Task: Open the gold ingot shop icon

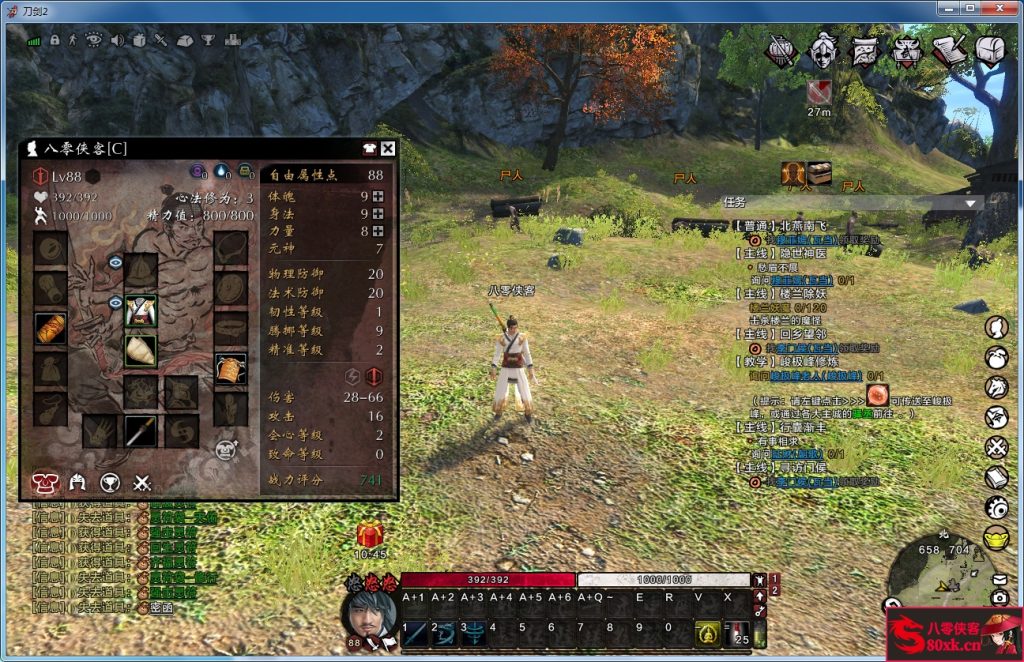Action: [996, 537]
